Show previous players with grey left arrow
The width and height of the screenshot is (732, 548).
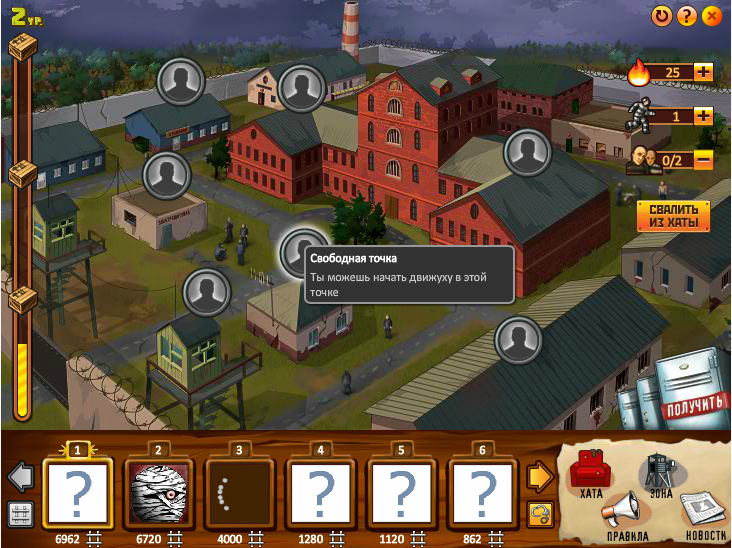(x=21, y=476)
